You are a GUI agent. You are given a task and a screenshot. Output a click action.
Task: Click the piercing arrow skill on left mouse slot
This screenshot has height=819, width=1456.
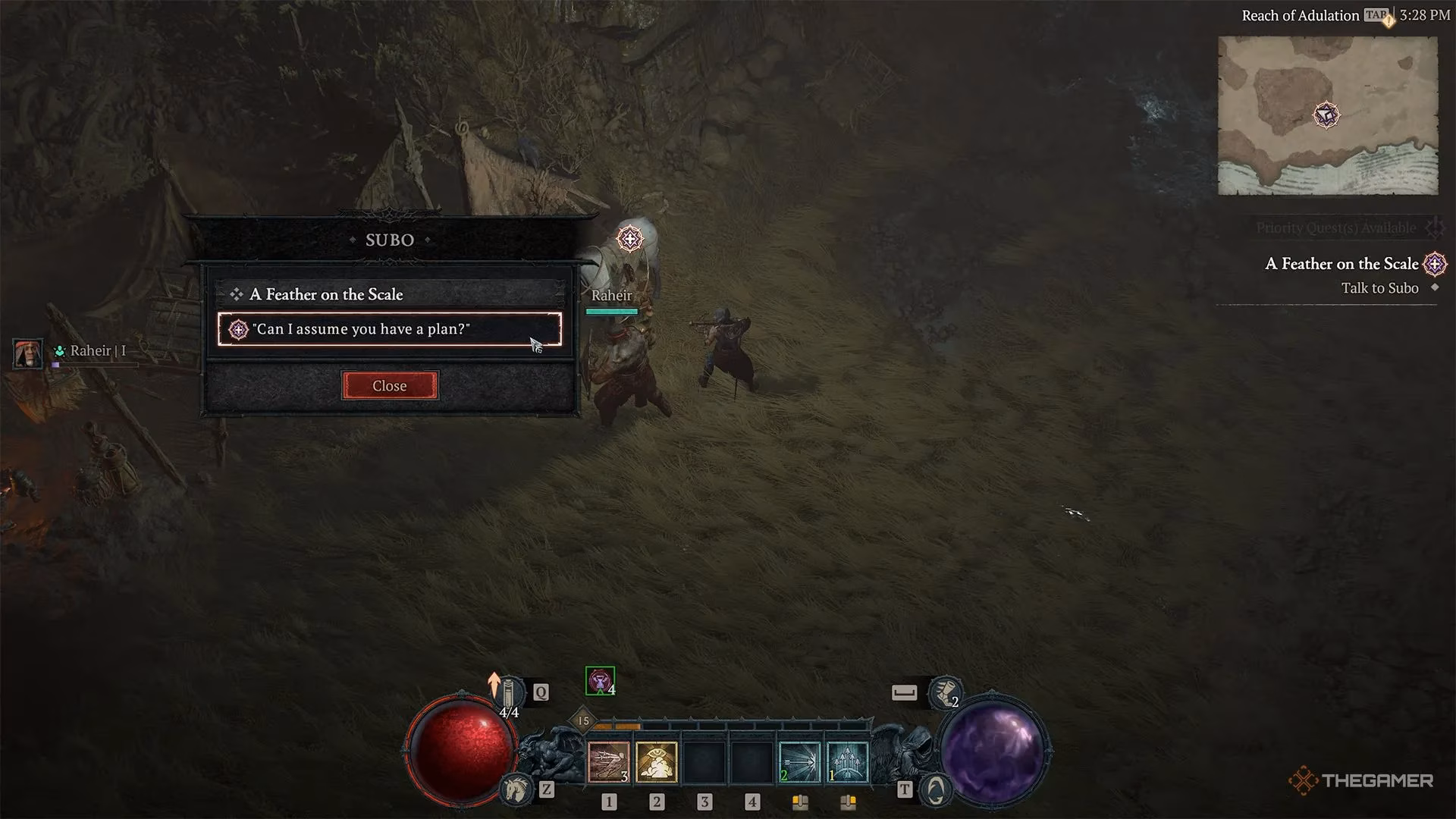(x=799, y=761)
